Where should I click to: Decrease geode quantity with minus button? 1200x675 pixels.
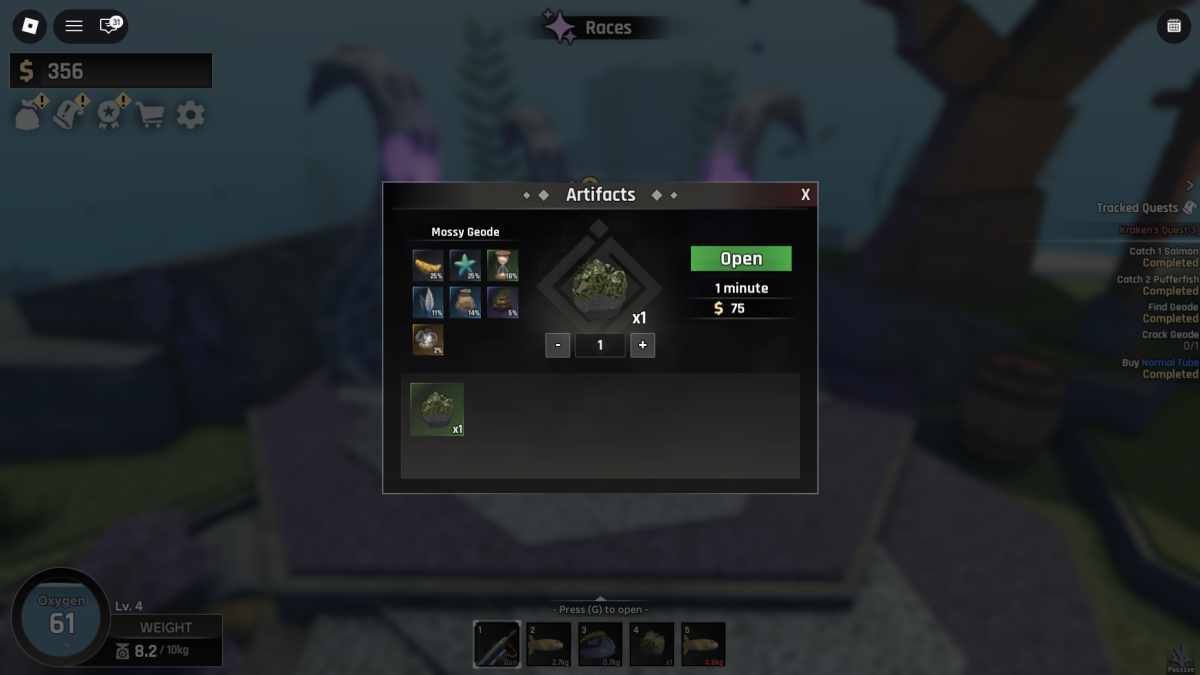pyautogui.click(x=558, y=345)
